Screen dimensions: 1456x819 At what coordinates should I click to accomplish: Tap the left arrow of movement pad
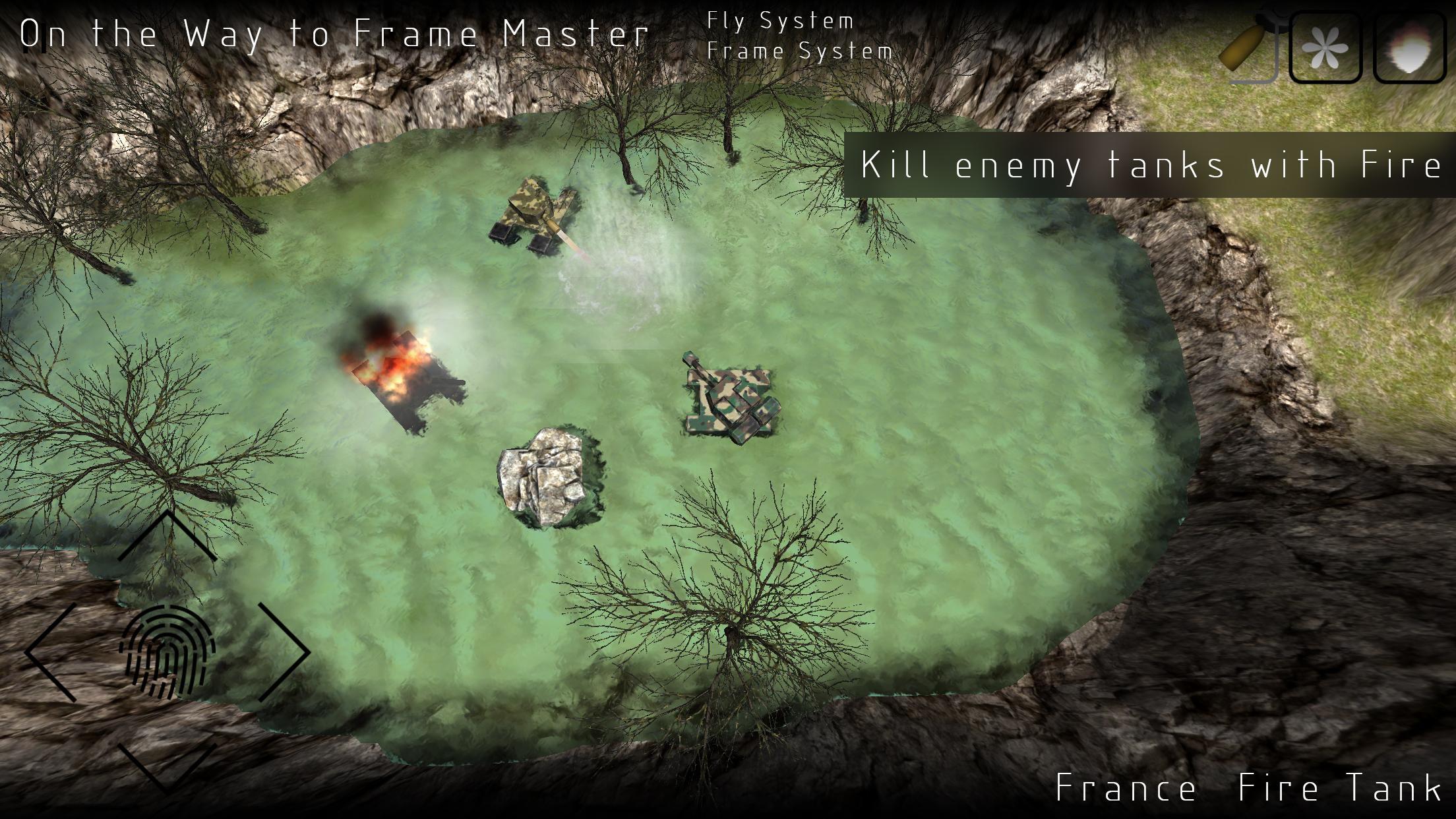coord(49,652)
